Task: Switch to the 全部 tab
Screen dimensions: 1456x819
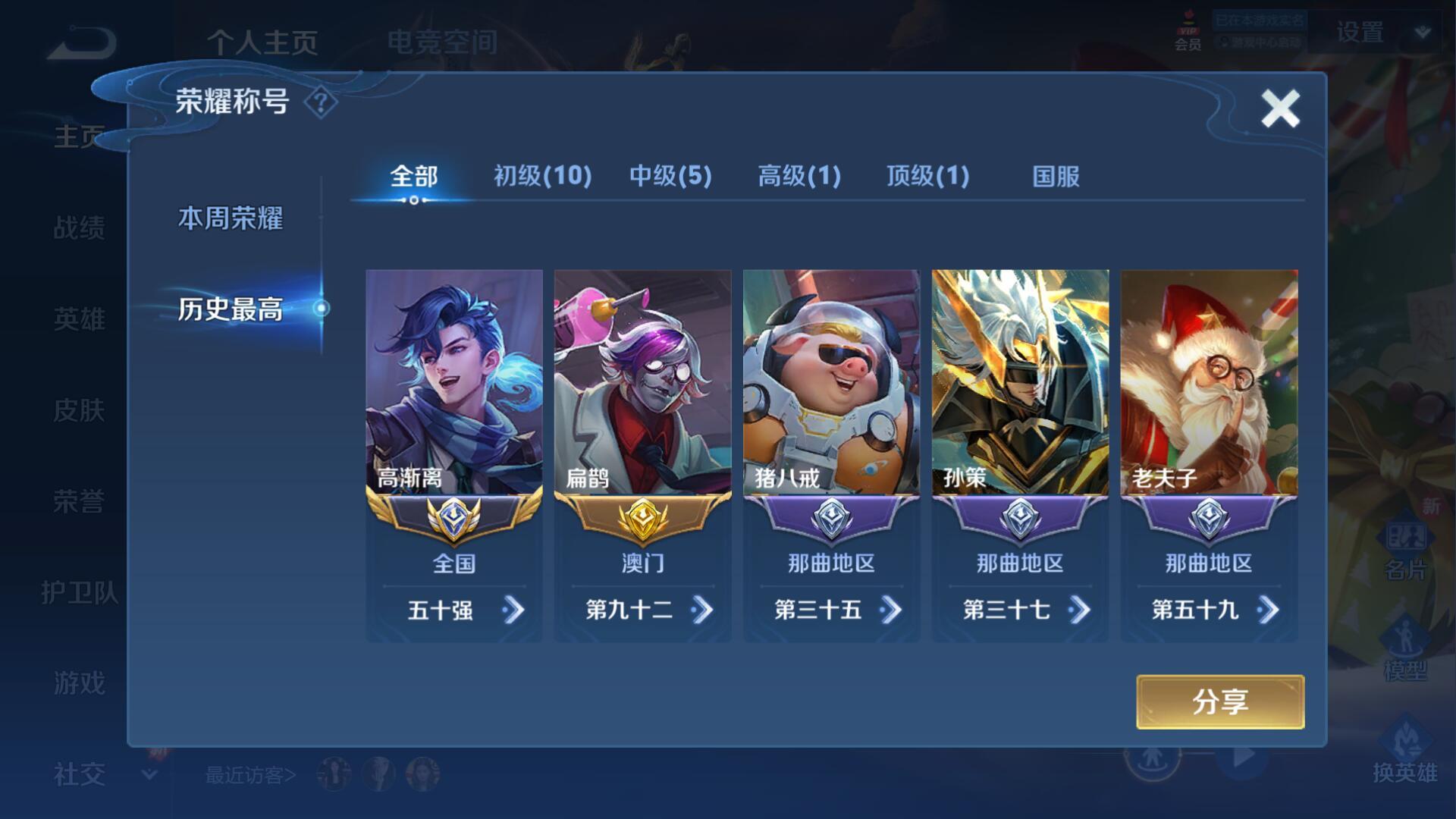Action: tap(413, 177)
